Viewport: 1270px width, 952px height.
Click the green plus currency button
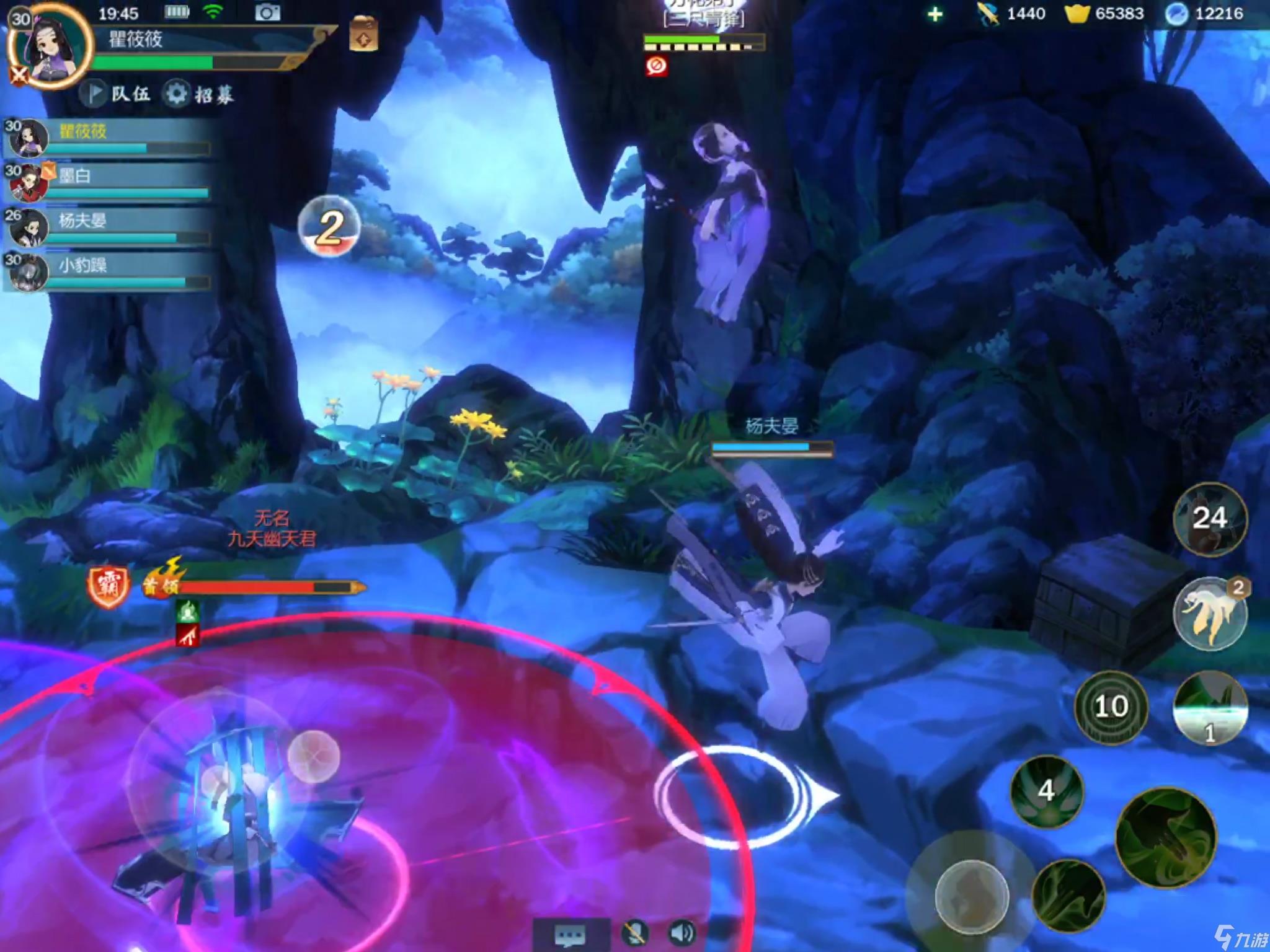[935, 14]
